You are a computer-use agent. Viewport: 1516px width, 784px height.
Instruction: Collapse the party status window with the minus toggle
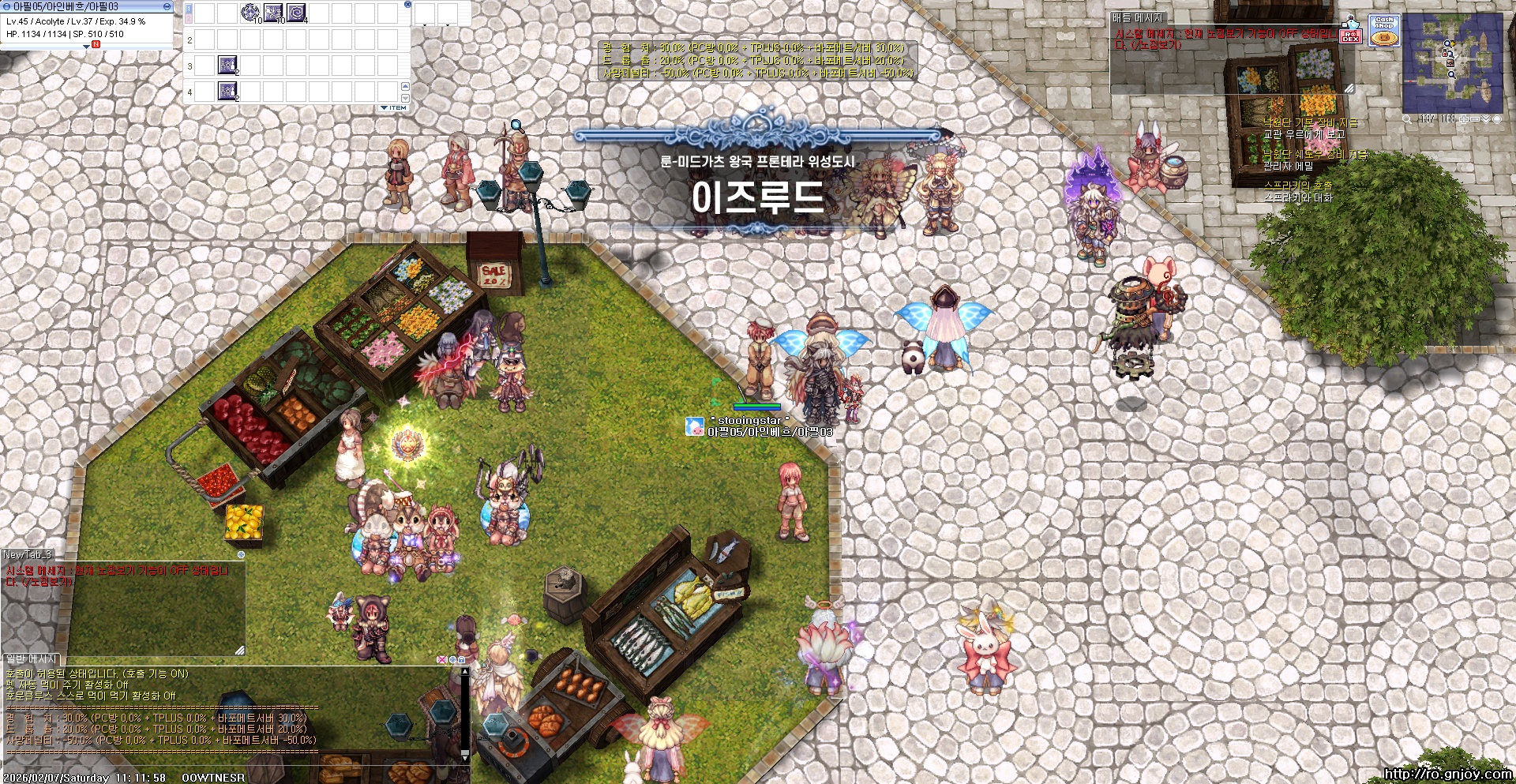[166, 6]
